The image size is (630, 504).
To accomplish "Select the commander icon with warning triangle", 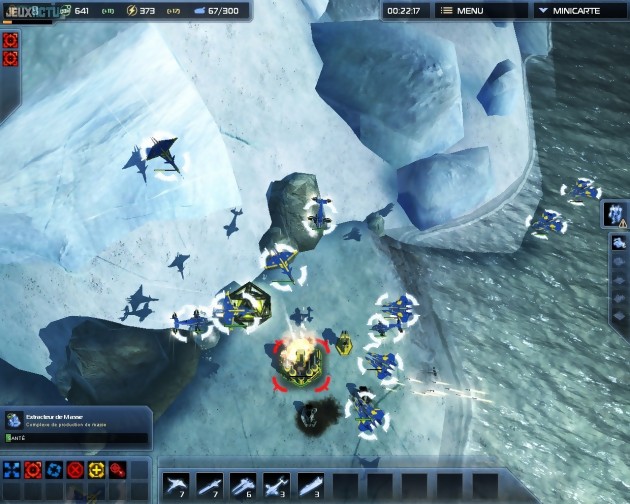I will [x=615, y=213].
